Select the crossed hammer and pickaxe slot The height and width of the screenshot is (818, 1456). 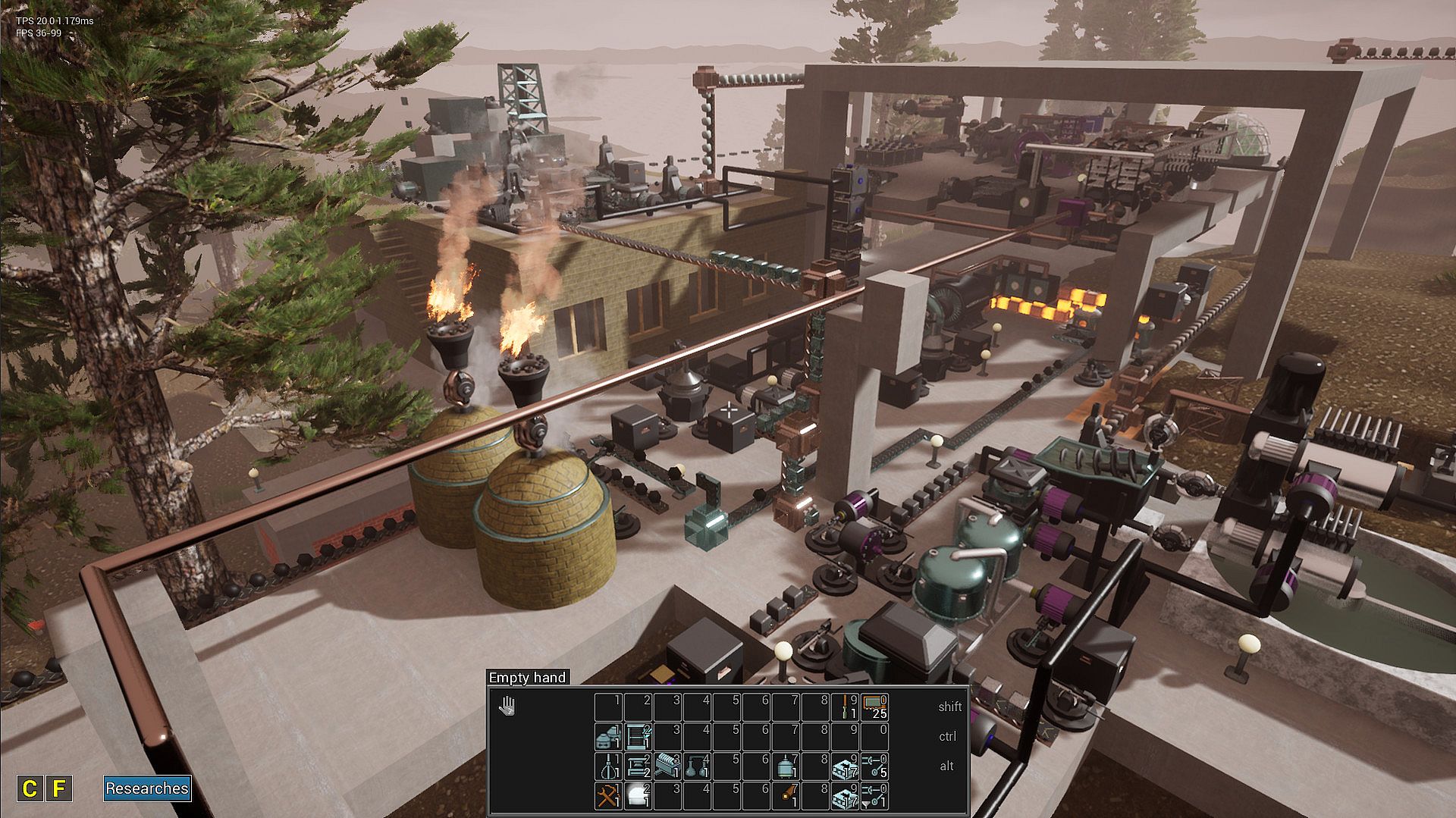[607, 796]
